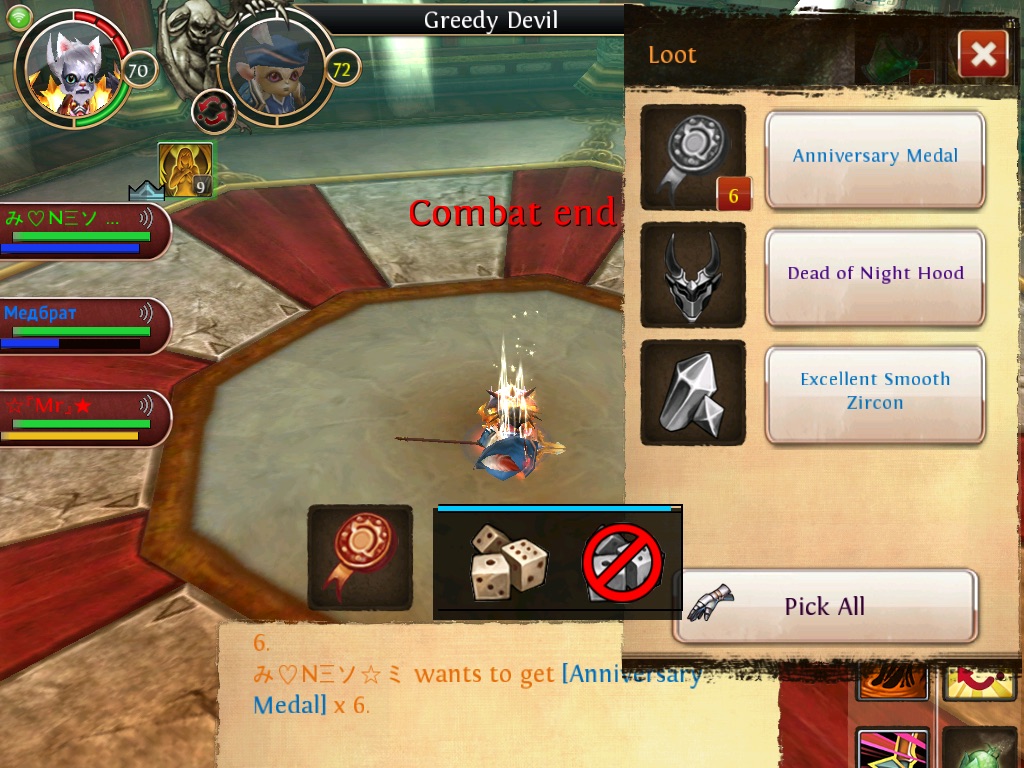Open the red medal item being rolled
Image resolution: width=1024 pixels, height=768 pixels.
tap(360, 557)
